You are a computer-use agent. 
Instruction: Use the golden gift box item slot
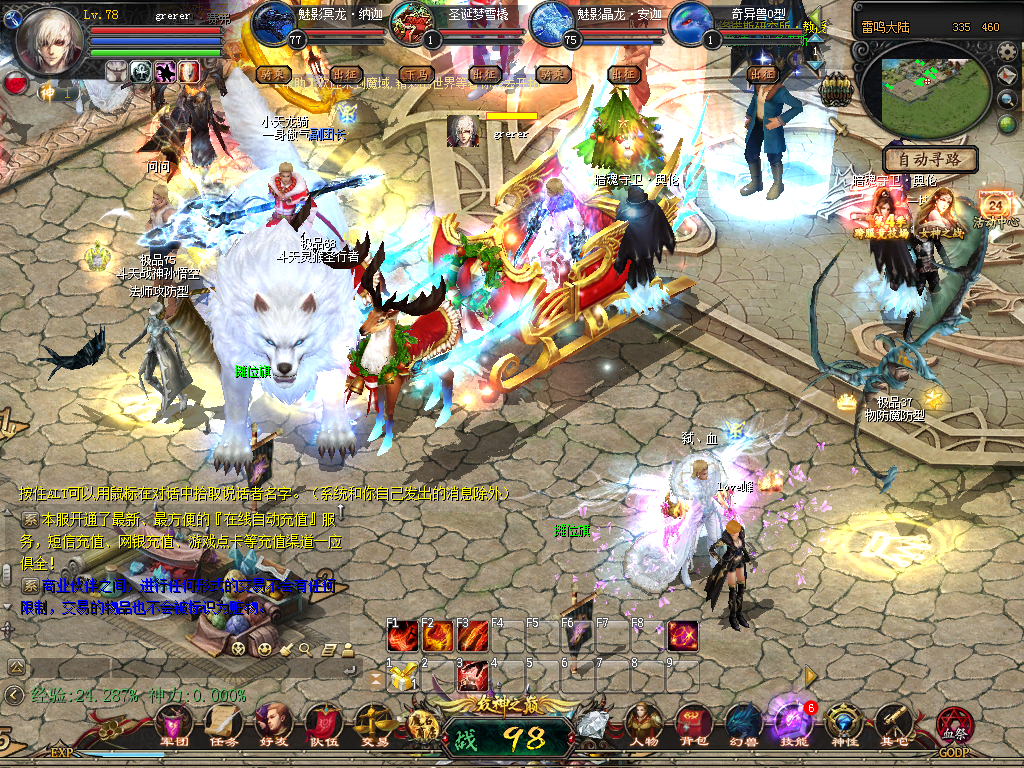coord(402,677)
